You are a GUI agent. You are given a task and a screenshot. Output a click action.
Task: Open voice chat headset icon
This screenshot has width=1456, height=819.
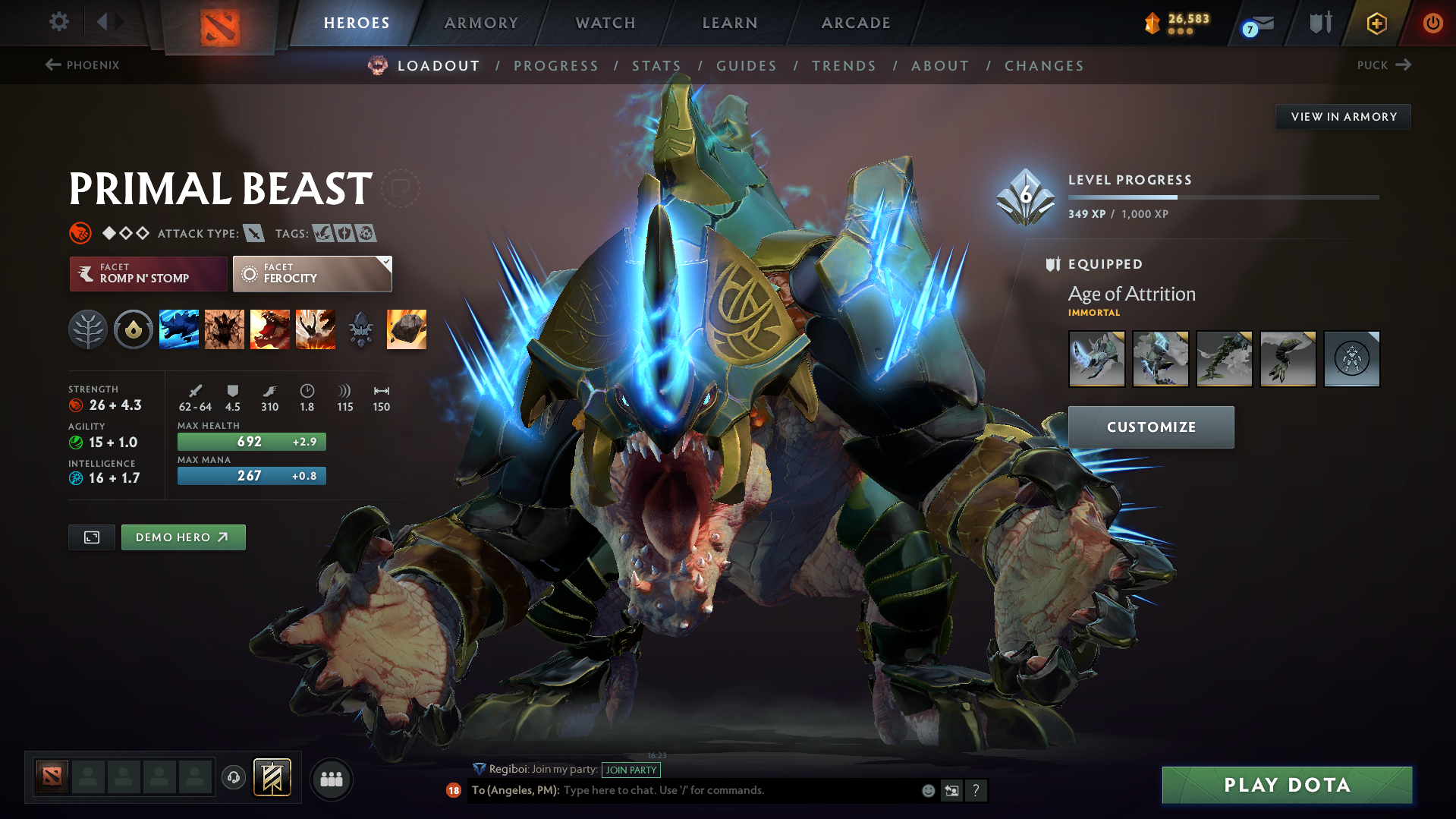233,779
